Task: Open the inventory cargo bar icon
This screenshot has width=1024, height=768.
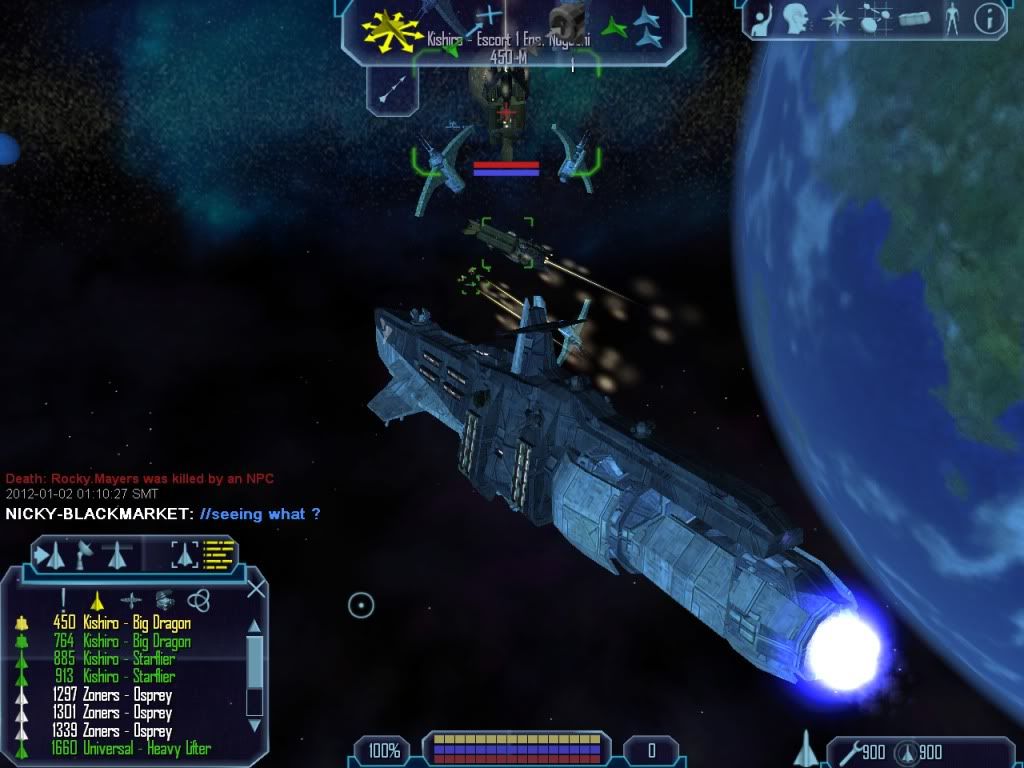Action: point(914,18)
